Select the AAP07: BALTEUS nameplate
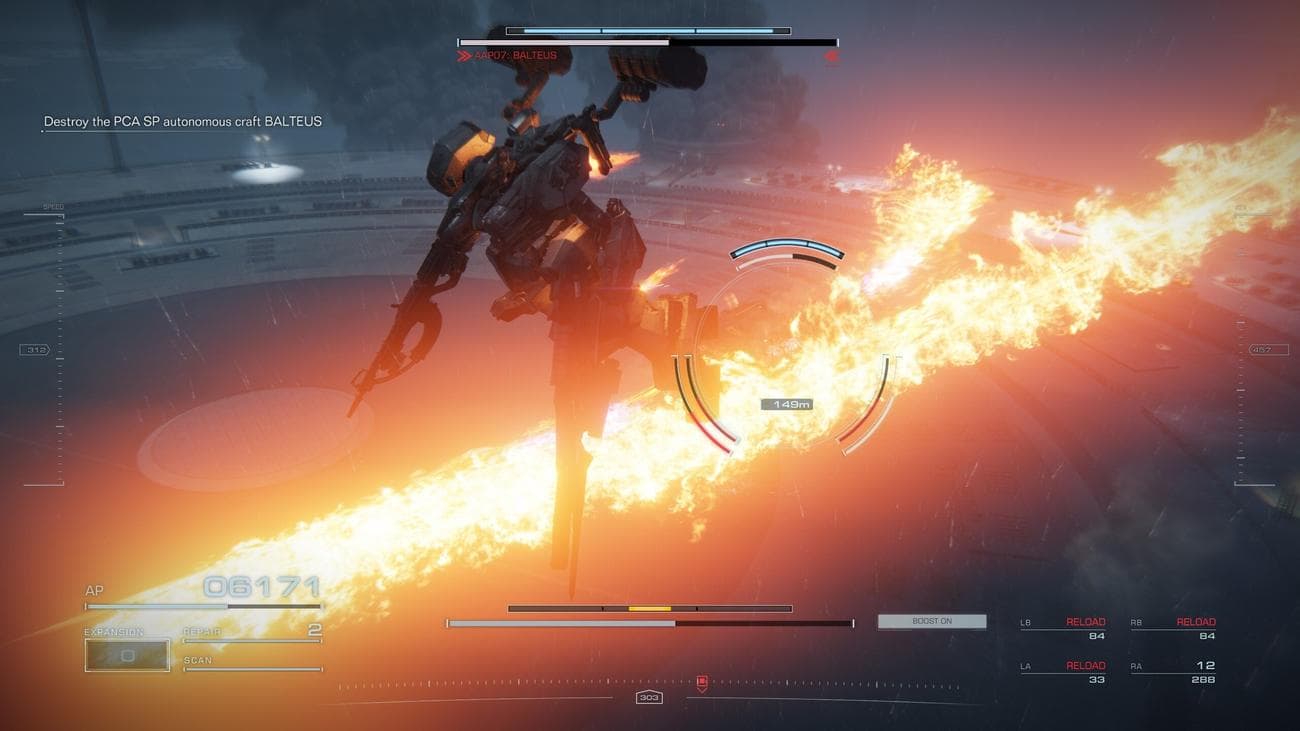Image resolution: width=1300 pixels, height=731 pixels. click(x=516, y=55)
